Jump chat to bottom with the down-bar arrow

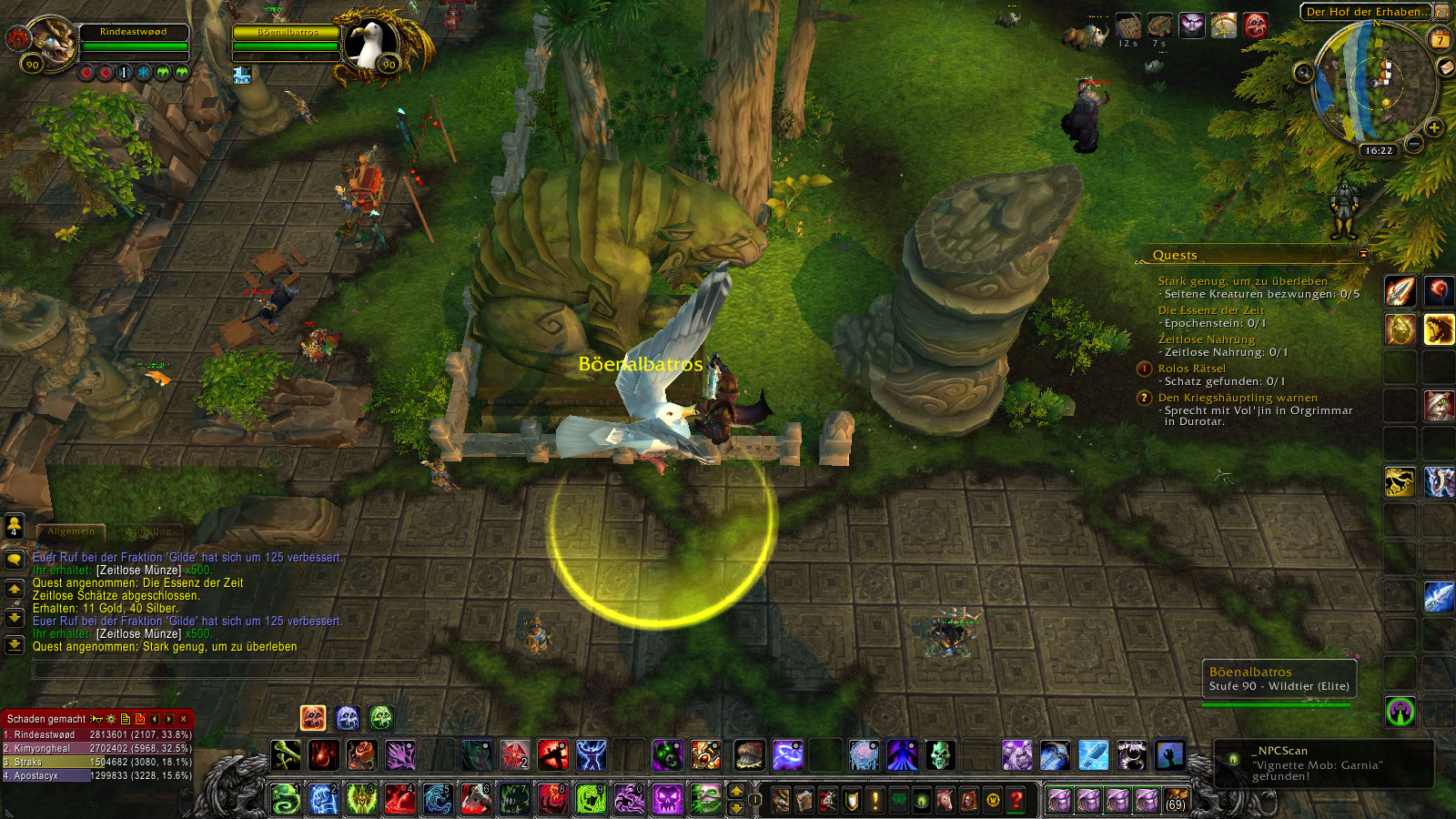coord(15,645)
